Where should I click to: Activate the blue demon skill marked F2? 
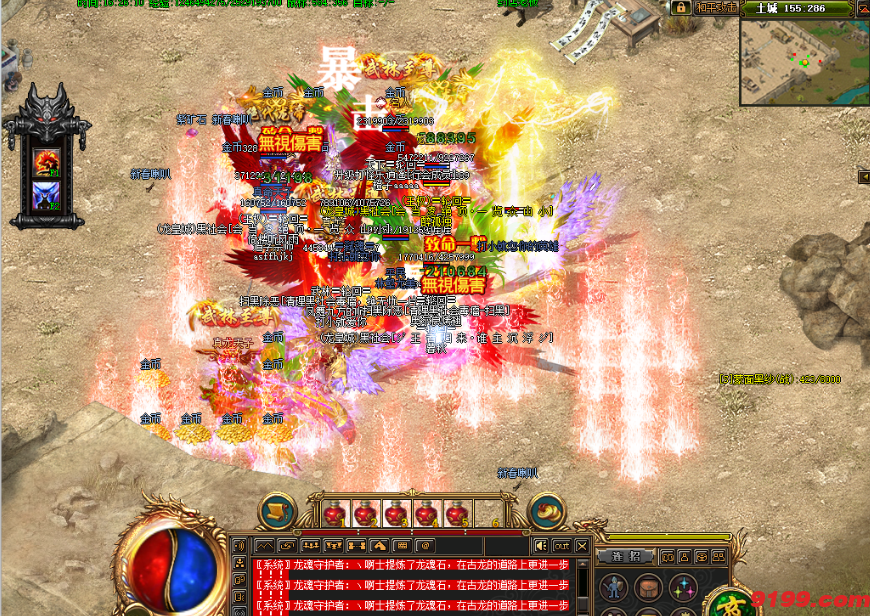tap(47, 196)
